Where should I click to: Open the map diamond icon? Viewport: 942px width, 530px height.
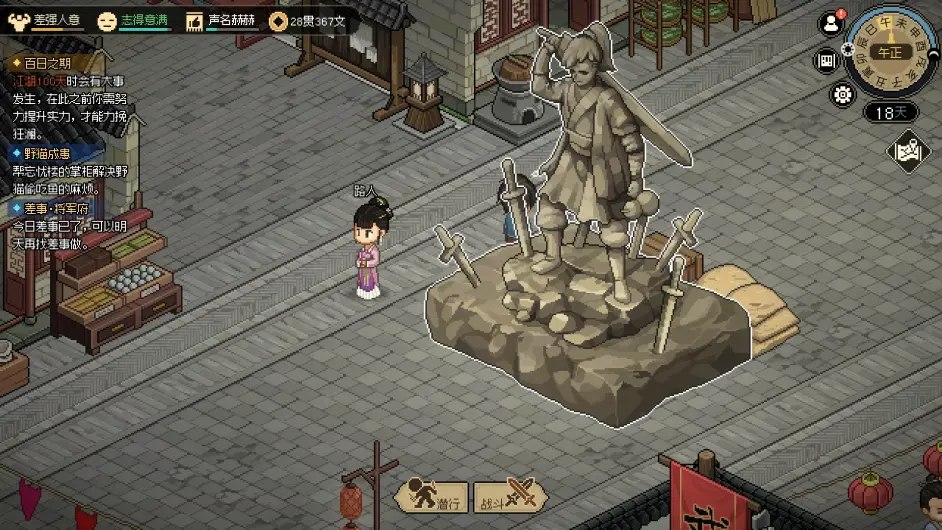[x=909, y=152]
